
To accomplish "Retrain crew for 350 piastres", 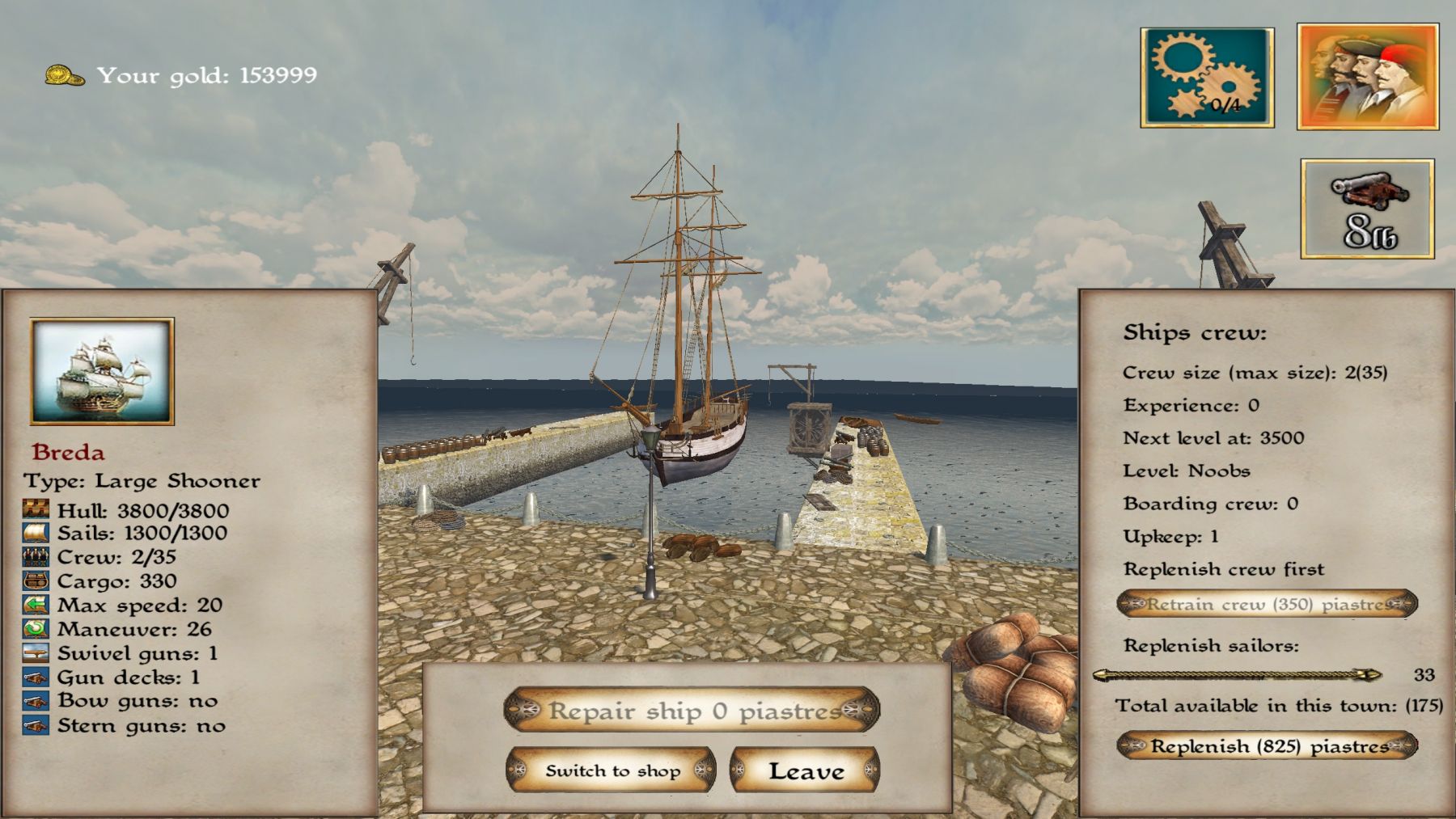I will click(1267, 604).
